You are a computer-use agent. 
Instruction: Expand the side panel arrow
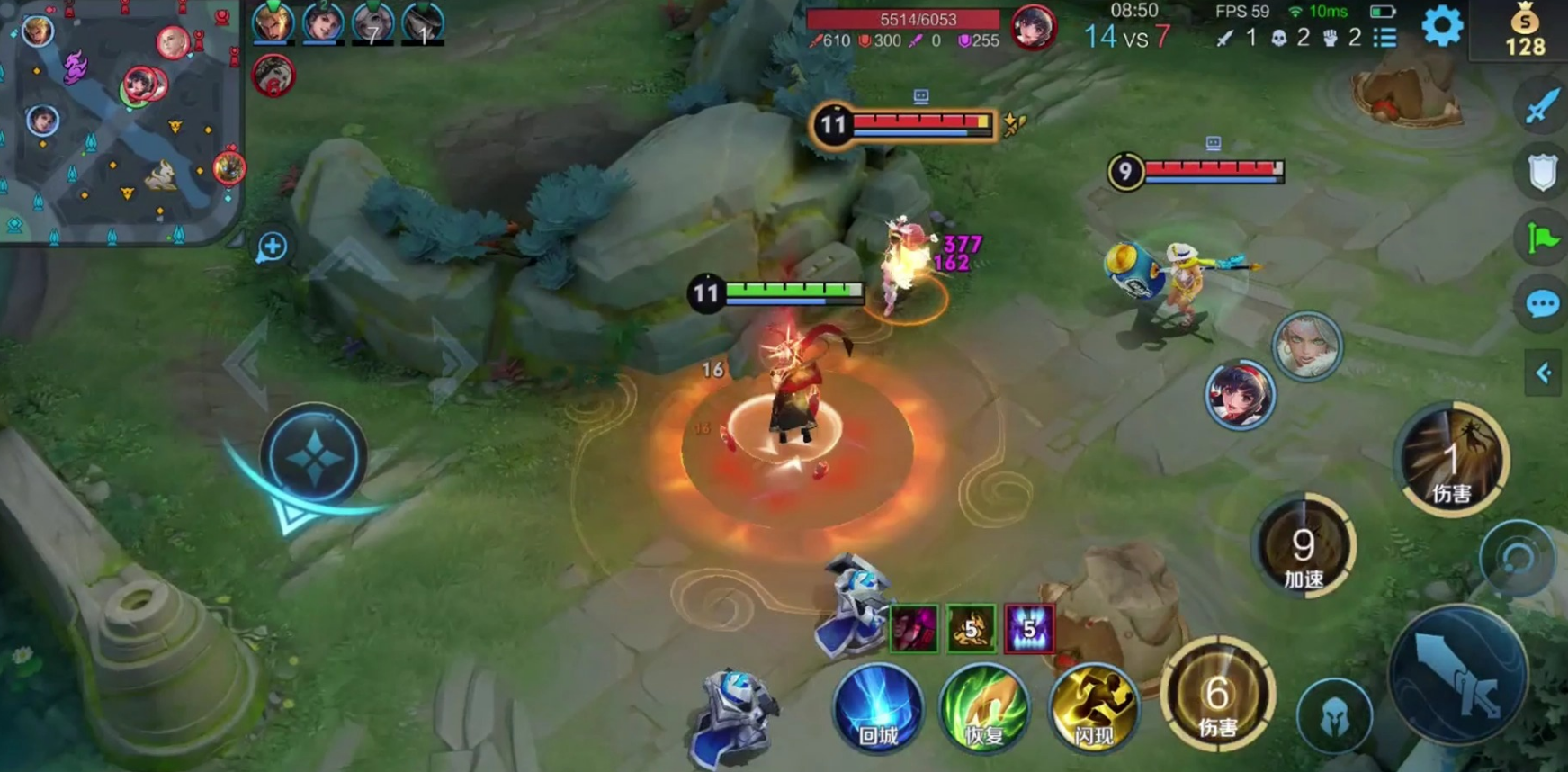(x=1544, y=373)
